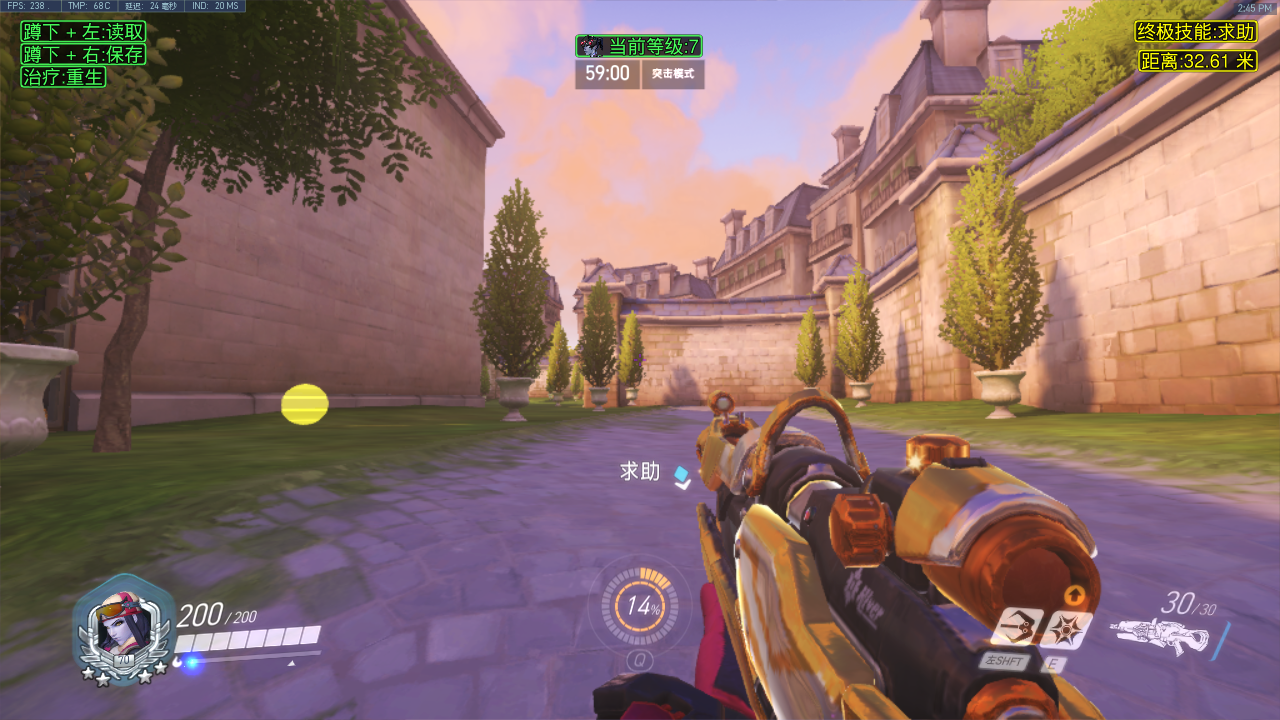Select the Venom Mine ability icon
Image resolution: width=1280 pixels, height=720 pixels.
(1068, 628)
